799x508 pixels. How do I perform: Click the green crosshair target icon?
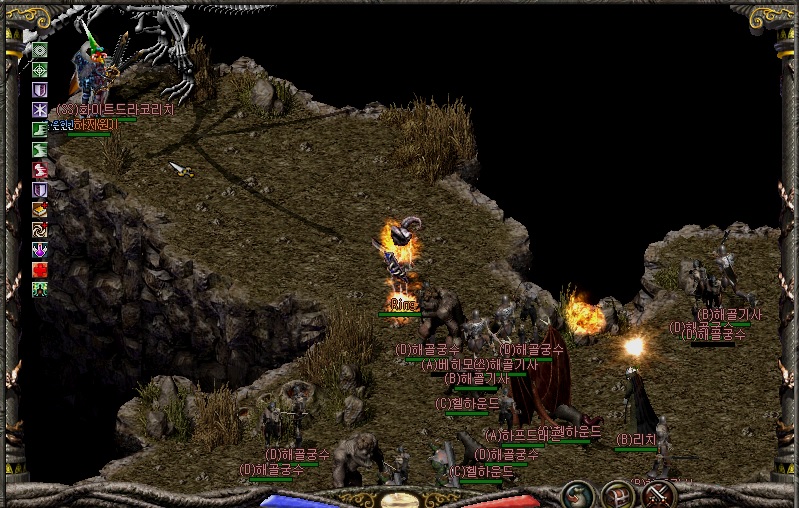tap(40, 70)
